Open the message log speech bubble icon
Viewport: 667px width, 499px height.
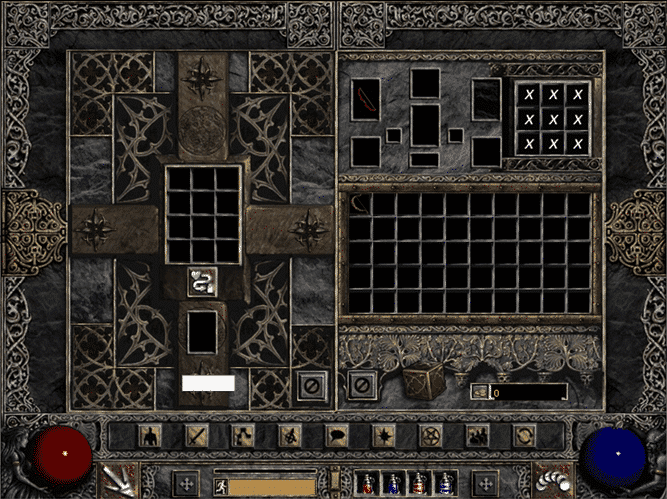point(336,435)
